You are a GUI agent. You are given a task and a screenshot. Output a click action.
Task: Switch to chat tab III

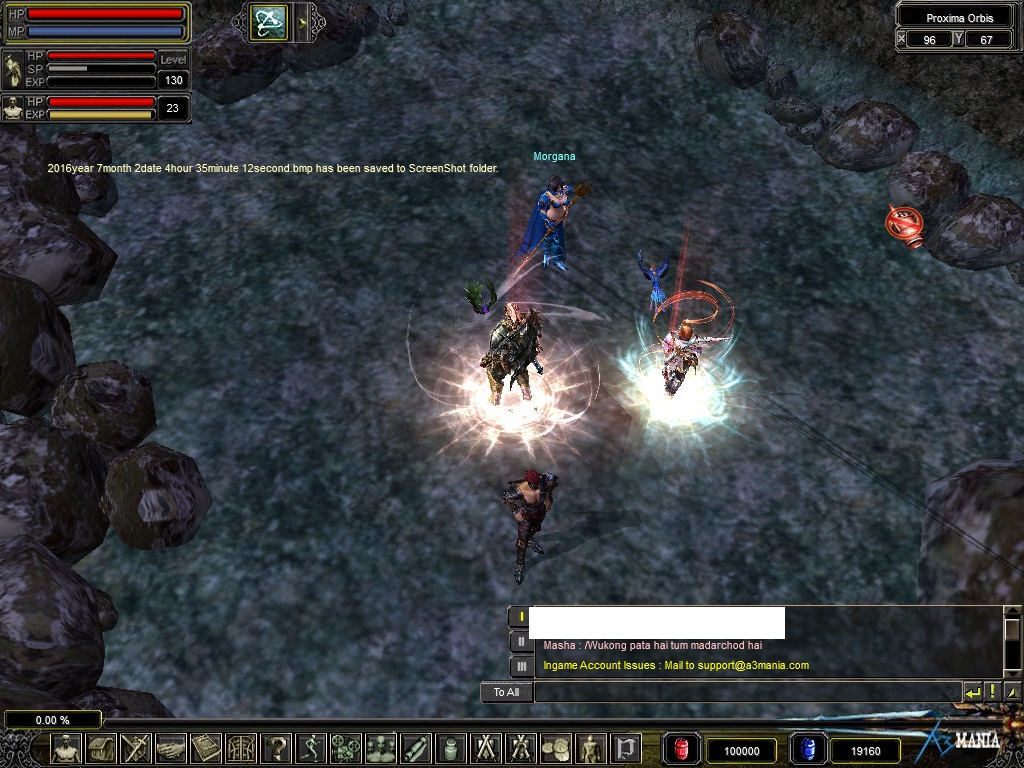click(520, 665)
